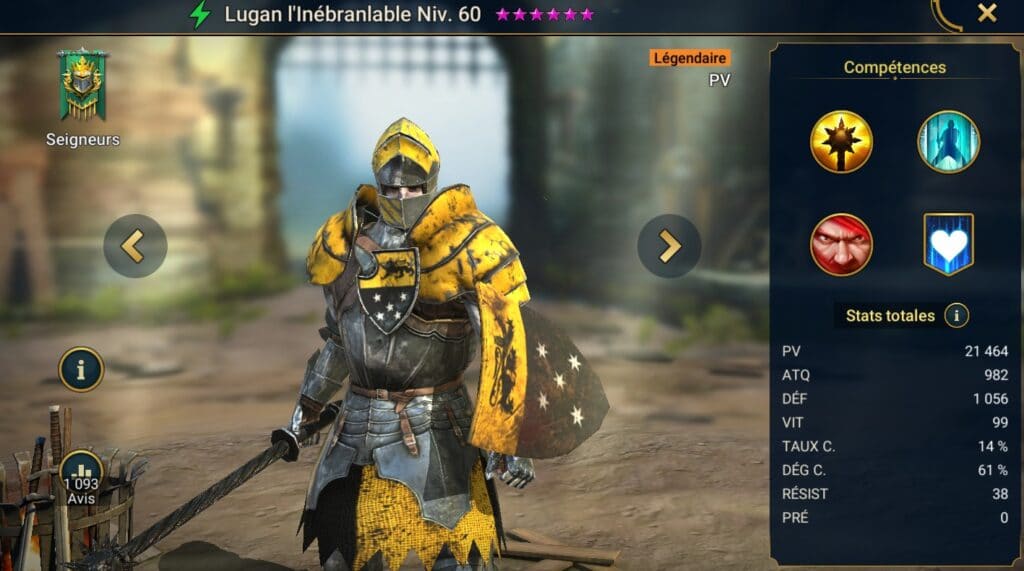Viewport: 1024px width, 571px height.
Task: Click the back arrow in top corner
Action: pos(944,13)
